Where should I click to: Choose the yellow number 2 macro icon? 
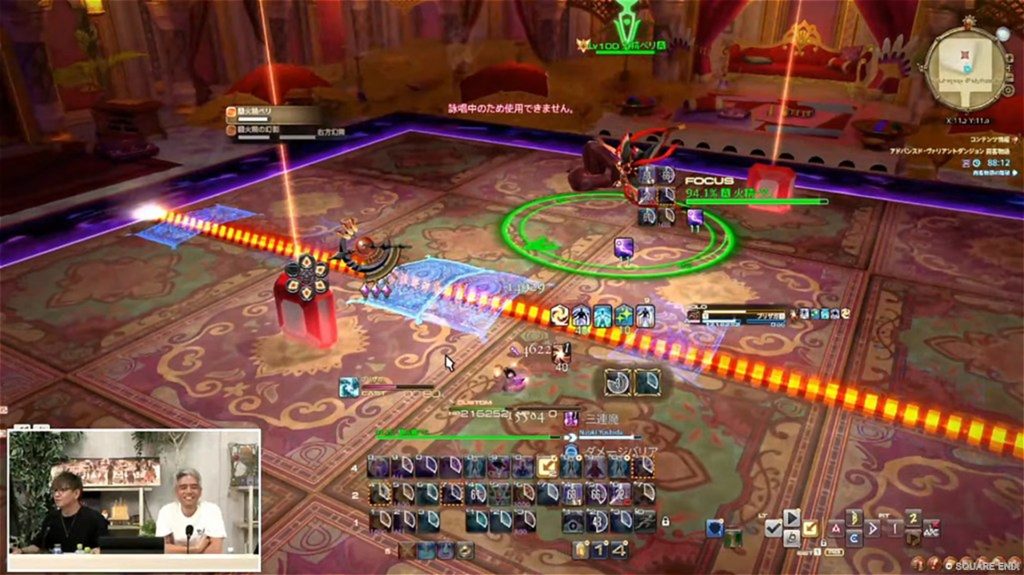click(x=913, y=517)
